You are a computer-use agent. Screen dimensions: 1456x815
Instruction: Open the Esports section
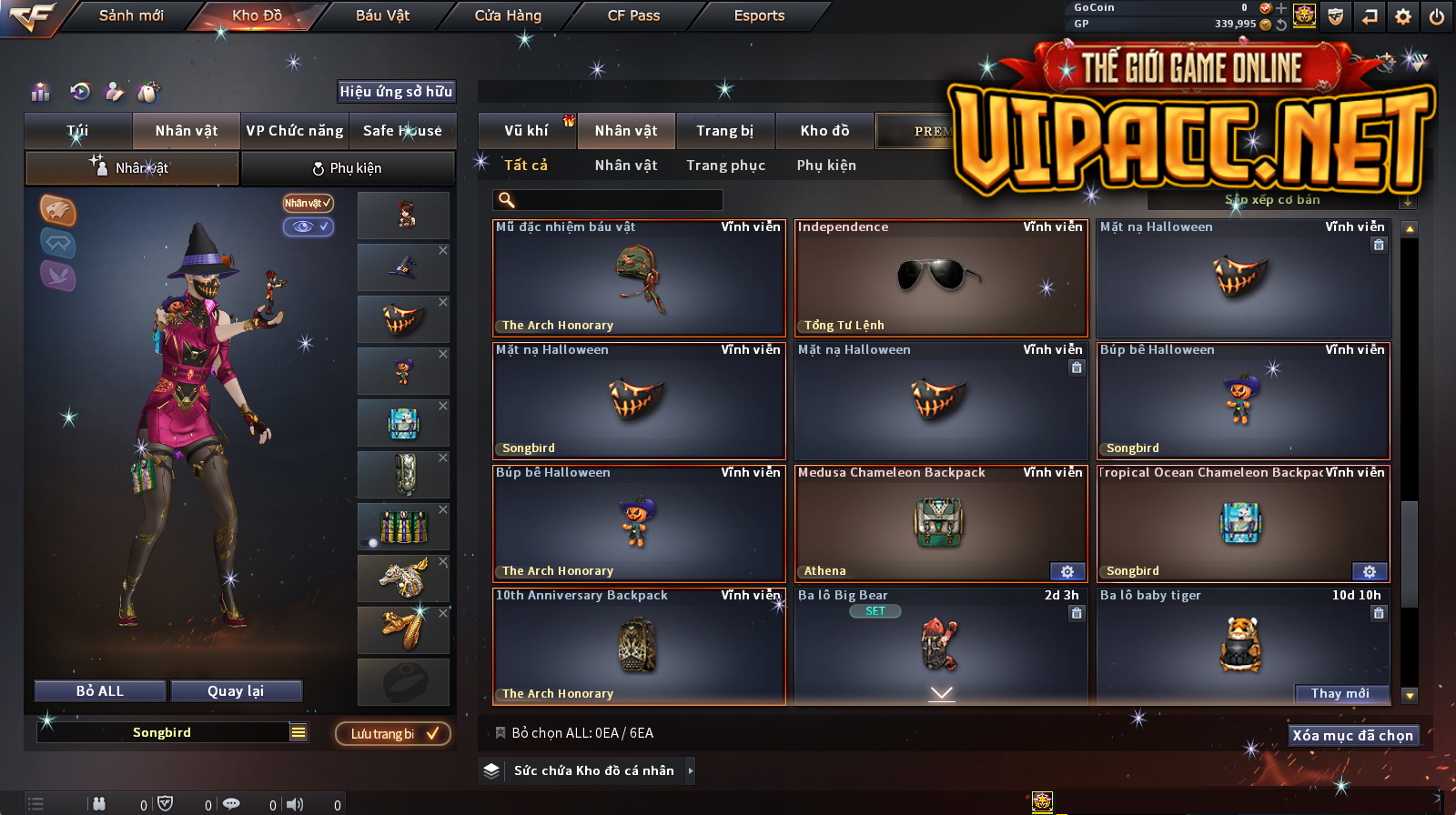759,15
